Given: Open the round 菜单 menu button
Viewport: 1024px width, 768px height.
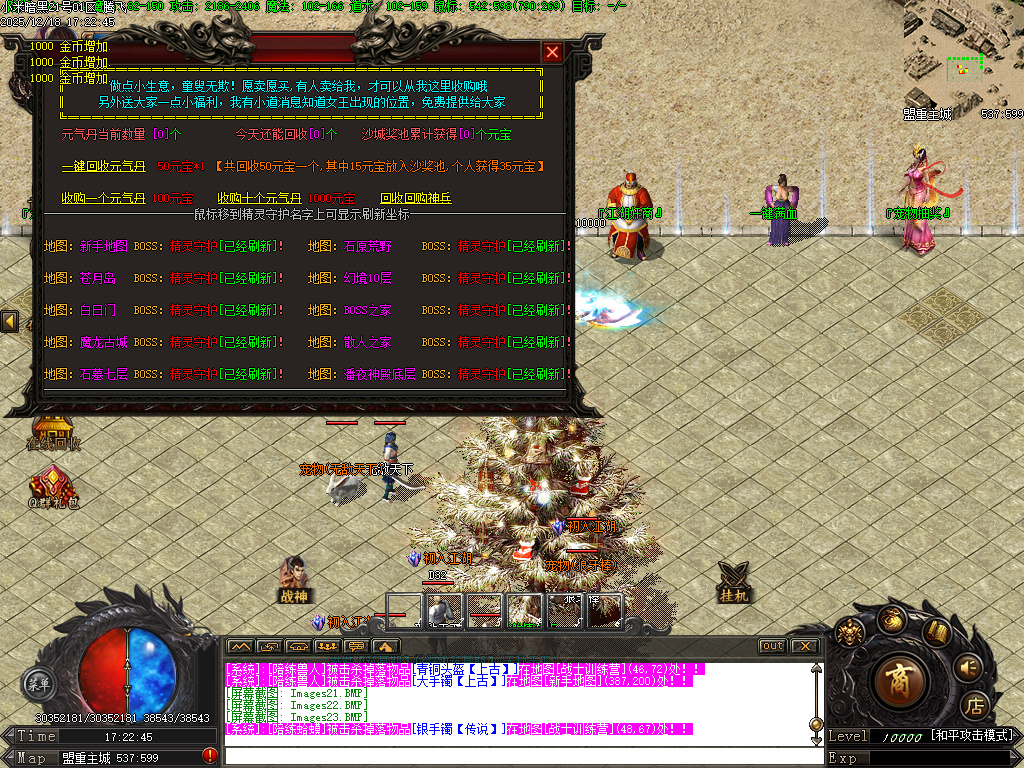Looking at the screenshot, I should (37, 685).
